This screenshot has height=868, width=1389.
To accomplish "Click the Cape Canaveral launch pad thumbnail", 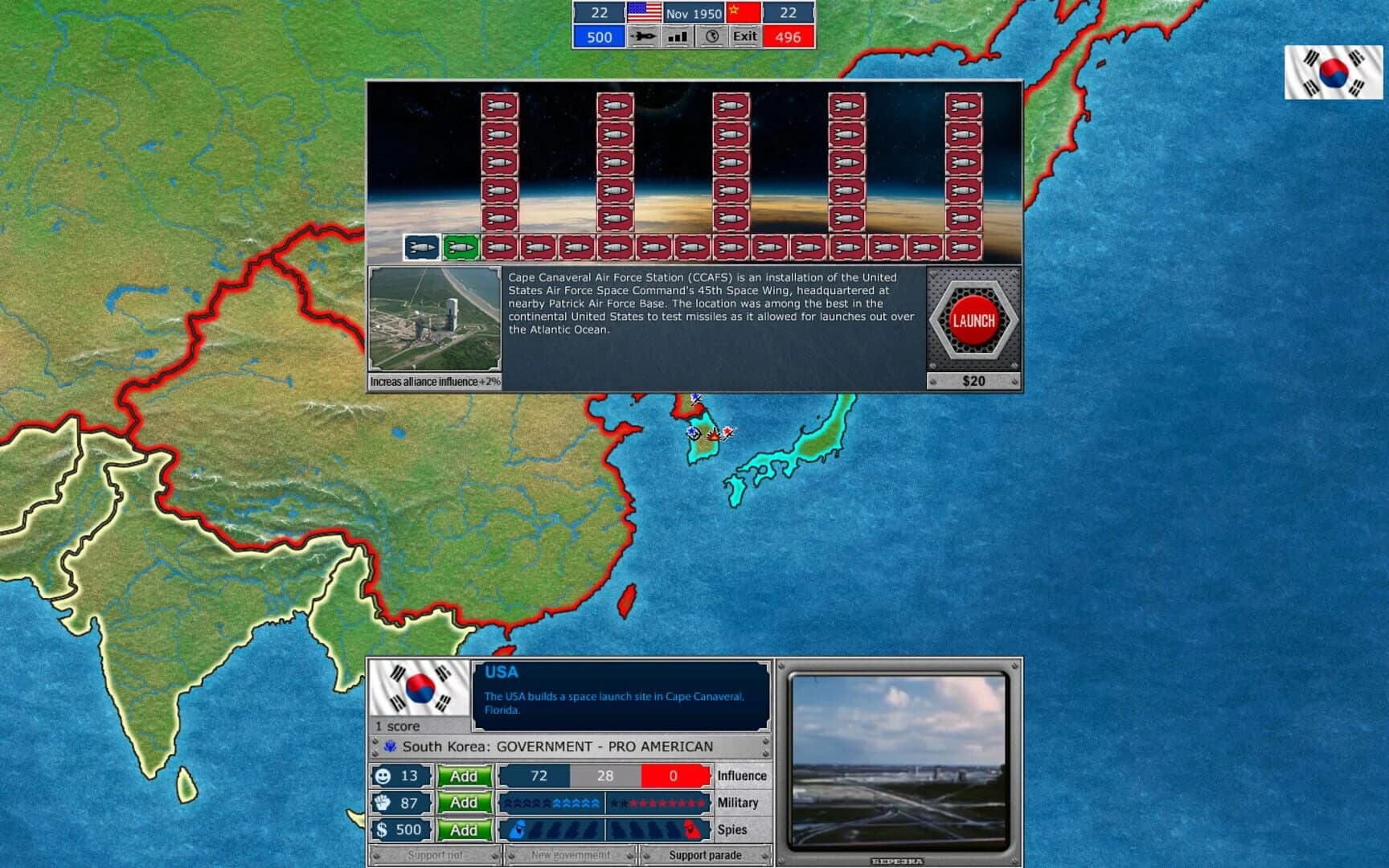I will pos(434,317).
